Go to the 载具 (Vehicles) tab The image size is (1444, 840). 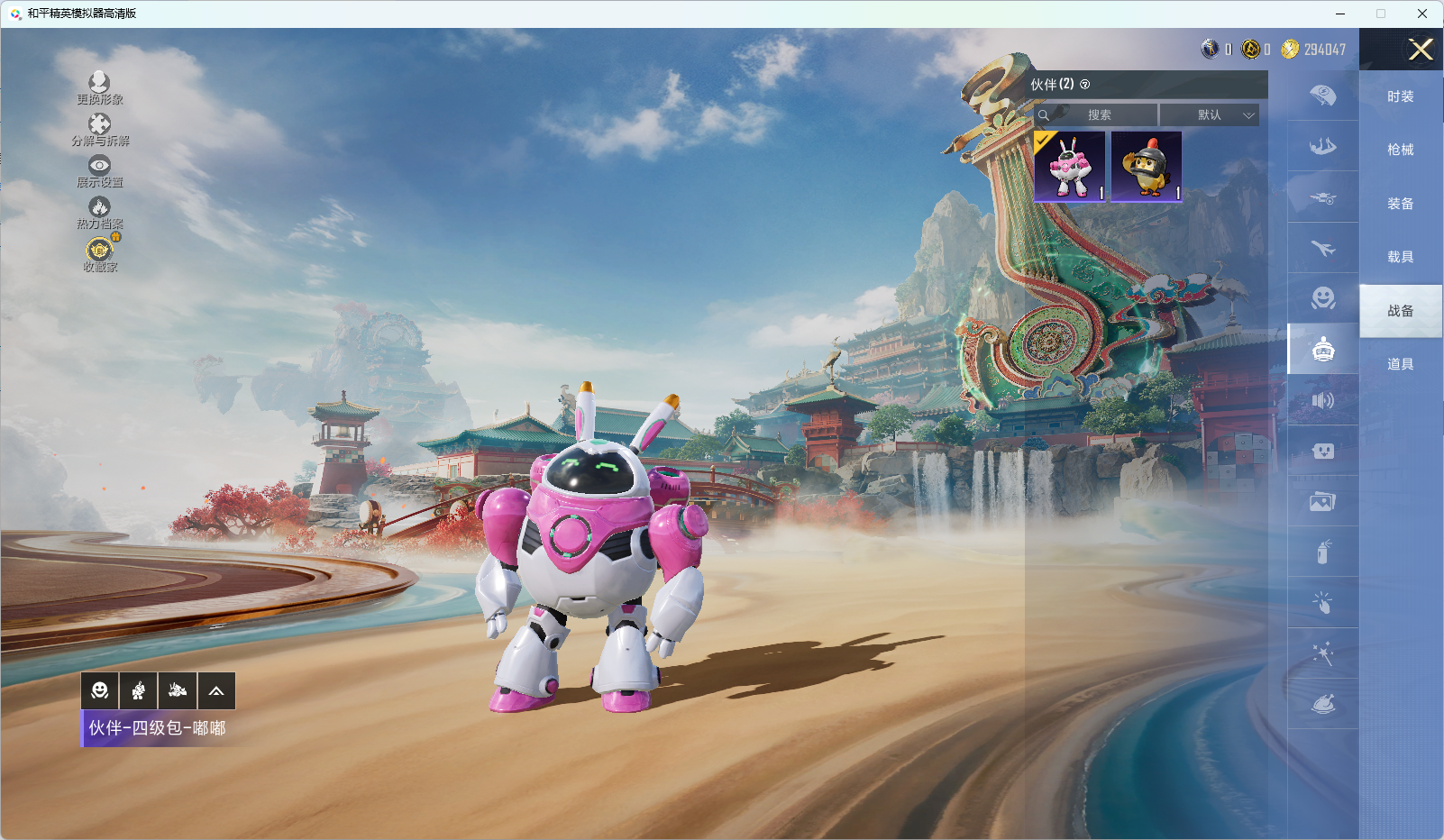coord(1400,257)
